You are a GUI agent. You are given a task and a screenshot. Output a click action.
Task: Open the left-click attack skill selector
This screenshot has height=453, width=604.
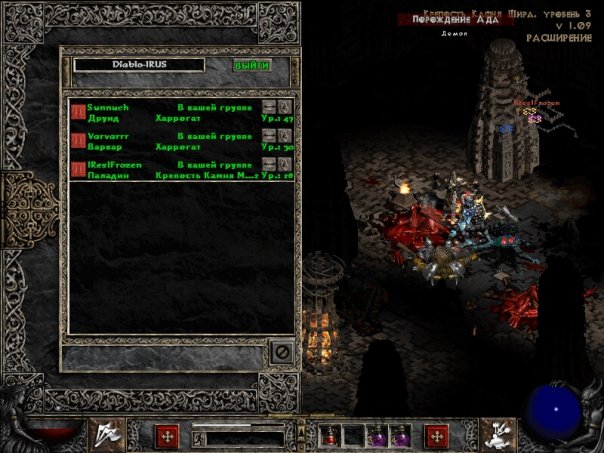coord(108,434)
